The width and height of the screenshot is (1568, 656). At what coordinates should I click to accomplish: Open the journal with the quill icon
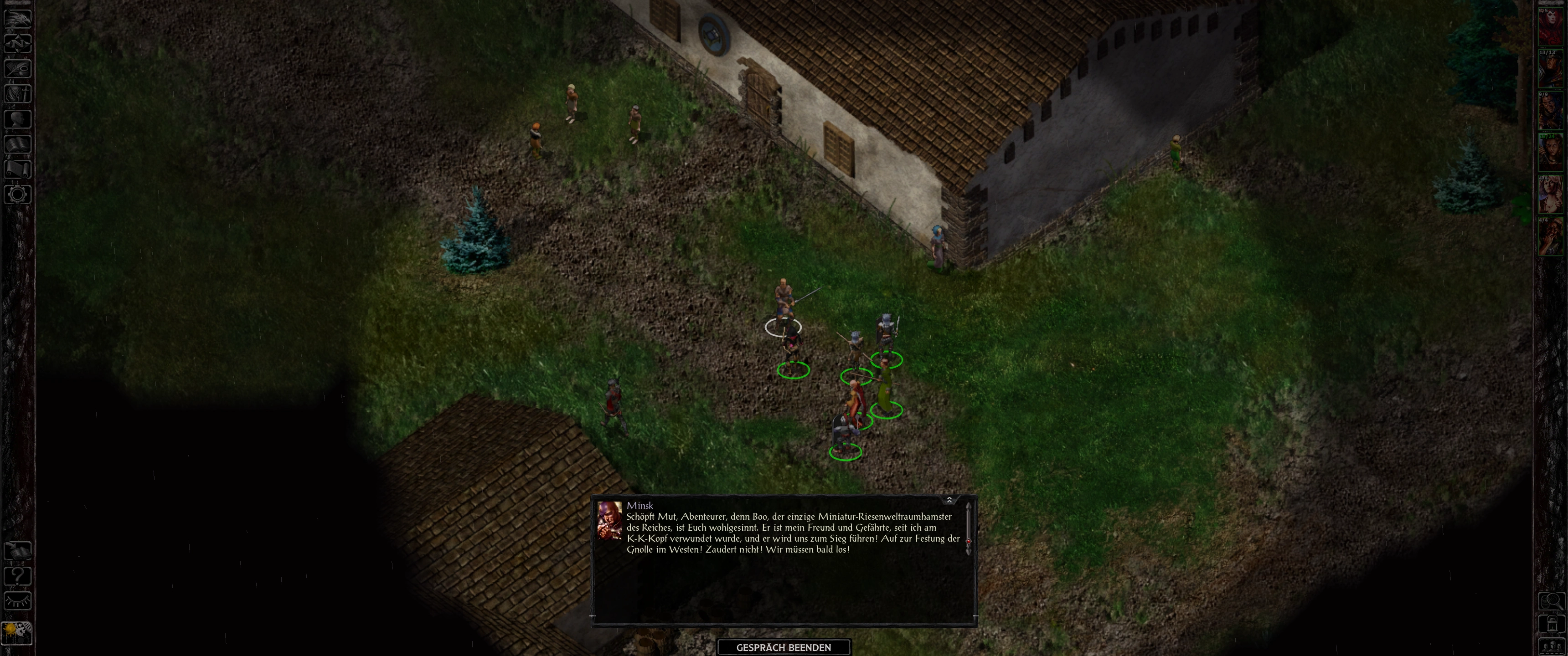click(x=18, y=68)
